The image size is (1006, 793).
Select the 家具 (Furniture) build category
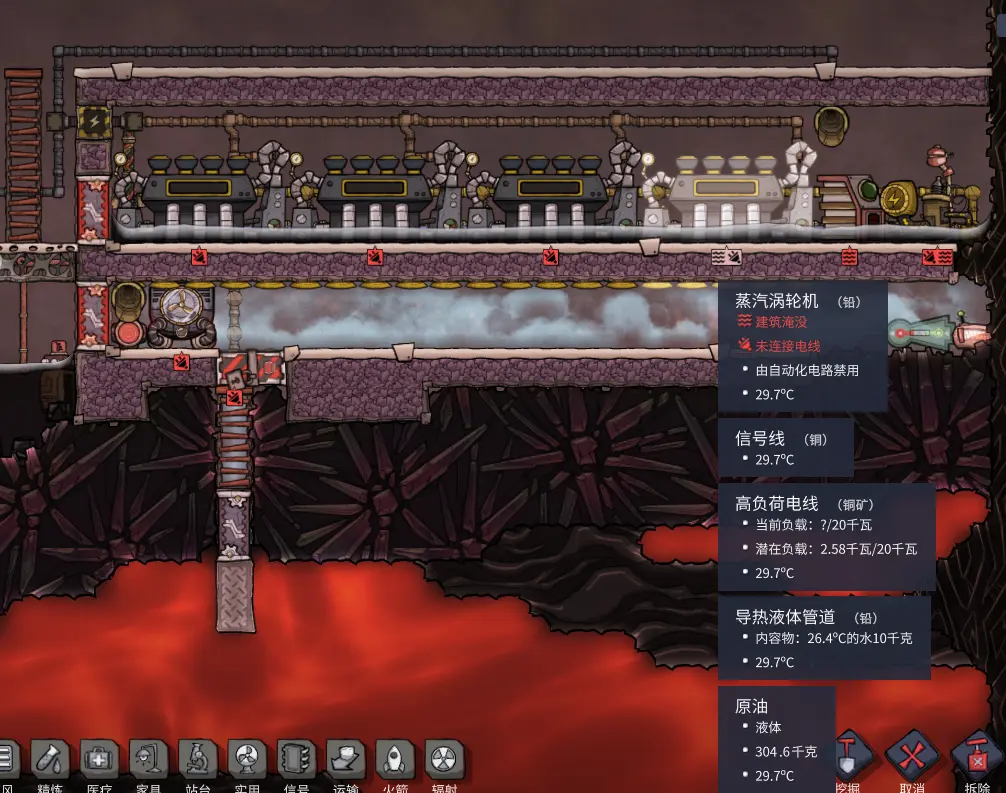pyautogui.click(x=149, y=761)
